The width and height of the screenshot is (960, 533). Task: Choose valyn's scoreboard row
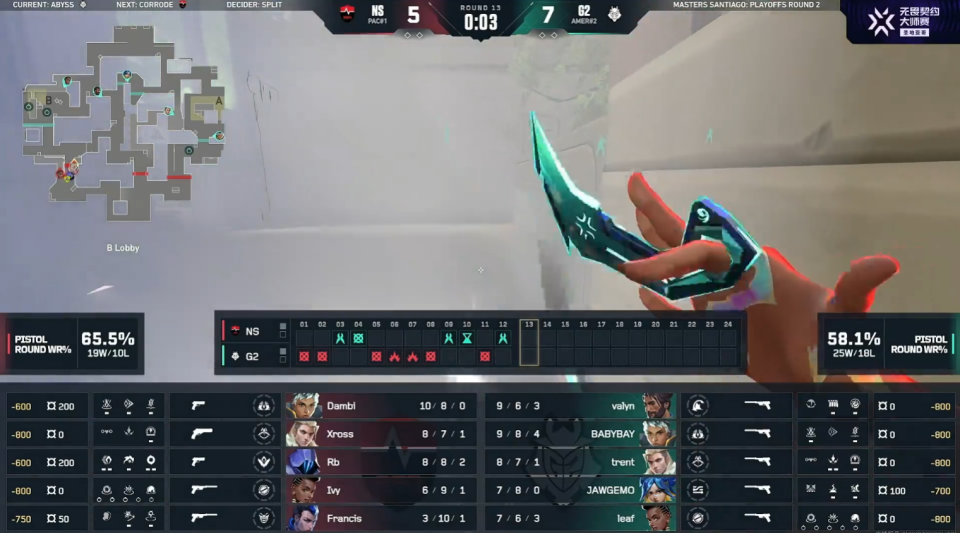(x=580, y=406)
